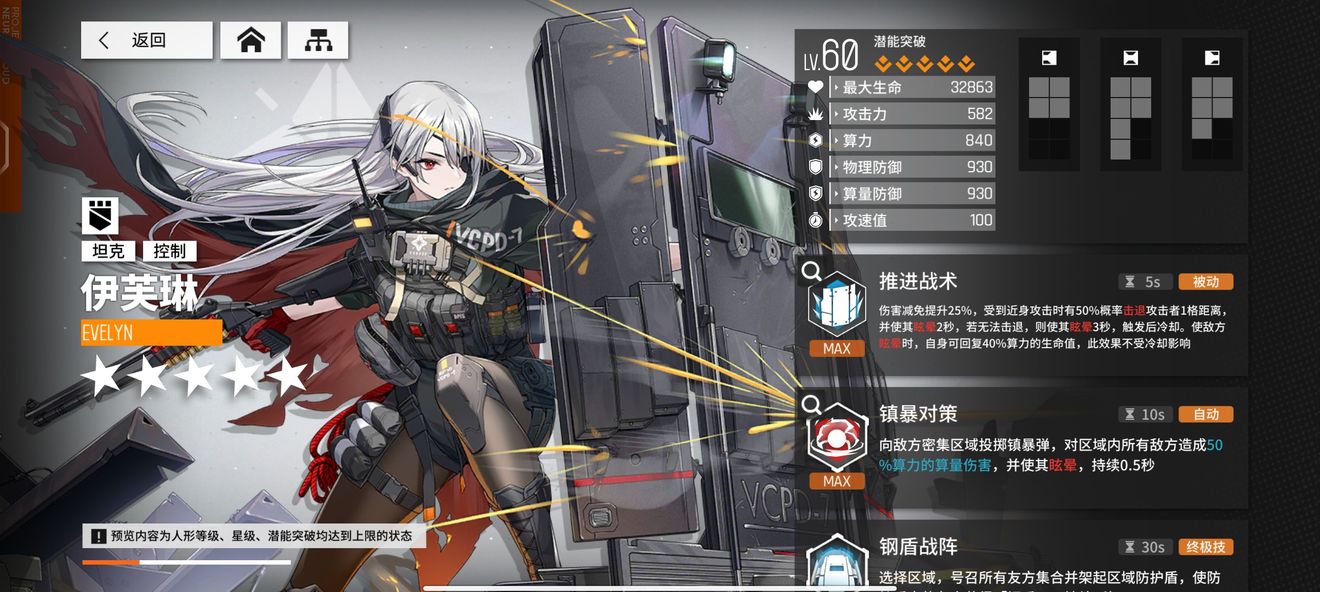Go back with the 返回 button
1320x592 pixels.
(146, 41)
